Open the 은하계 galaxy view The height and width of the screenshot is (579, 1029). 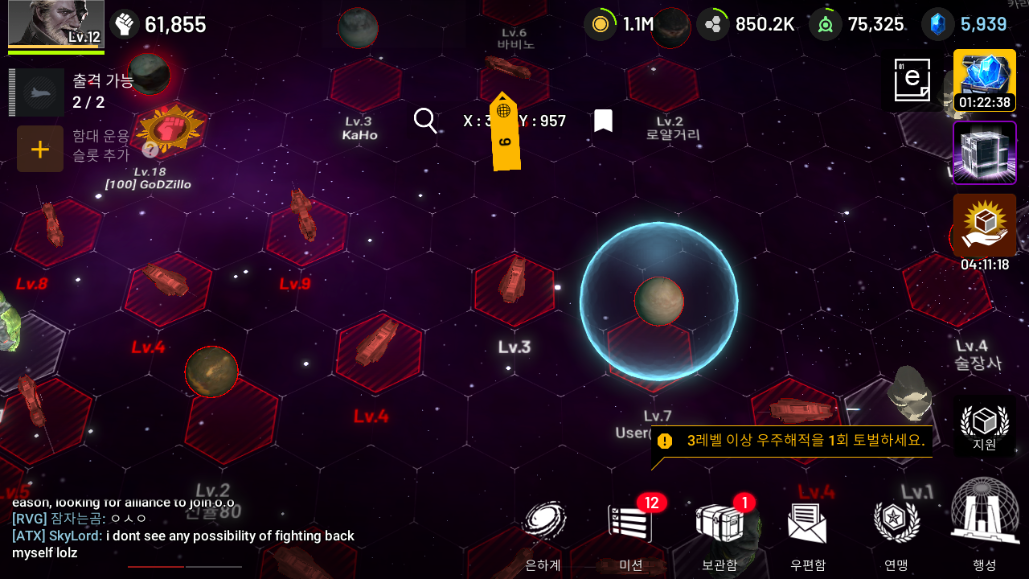tap(543, 531)
